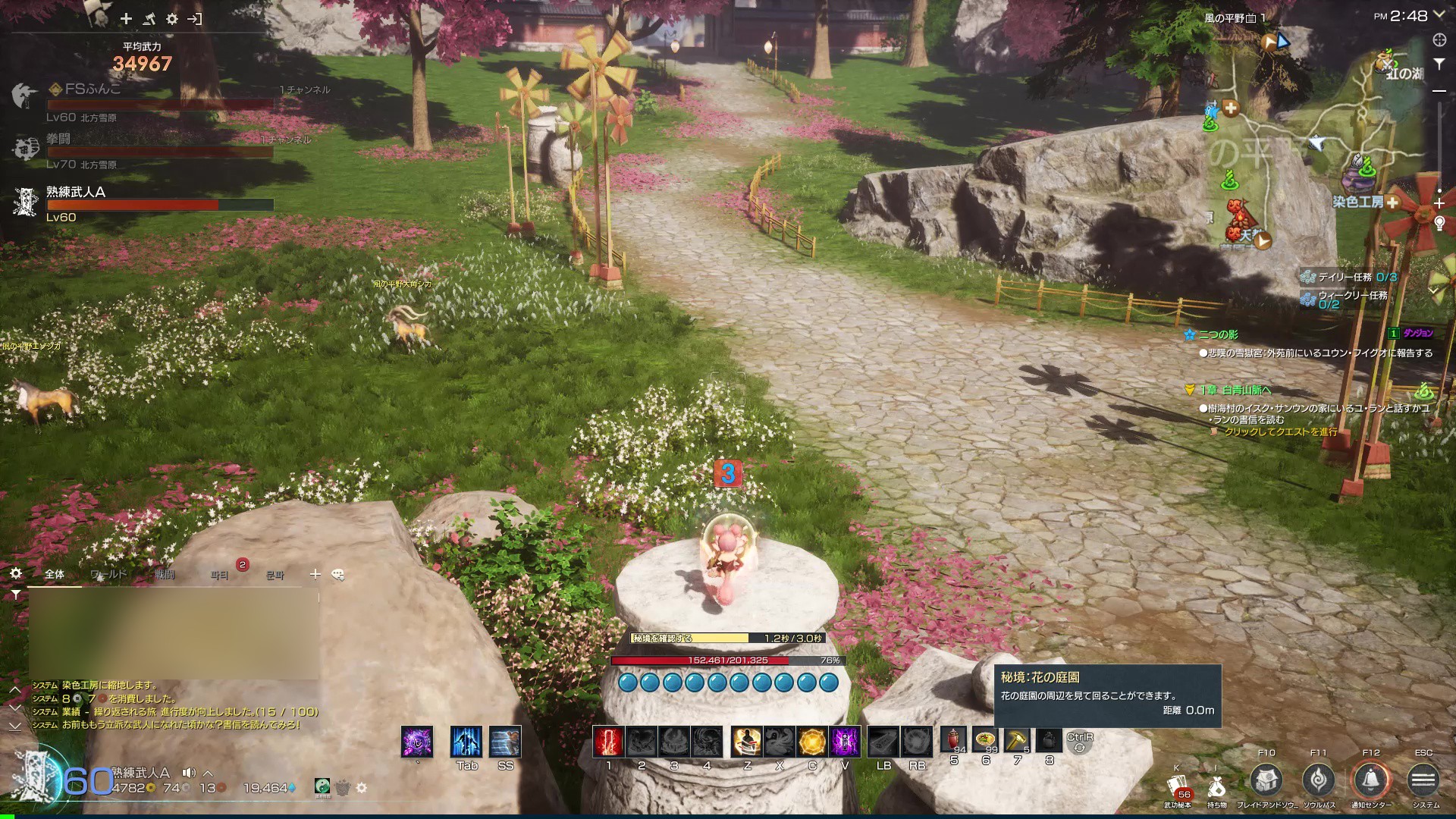Open the システム menu button

1423,780
